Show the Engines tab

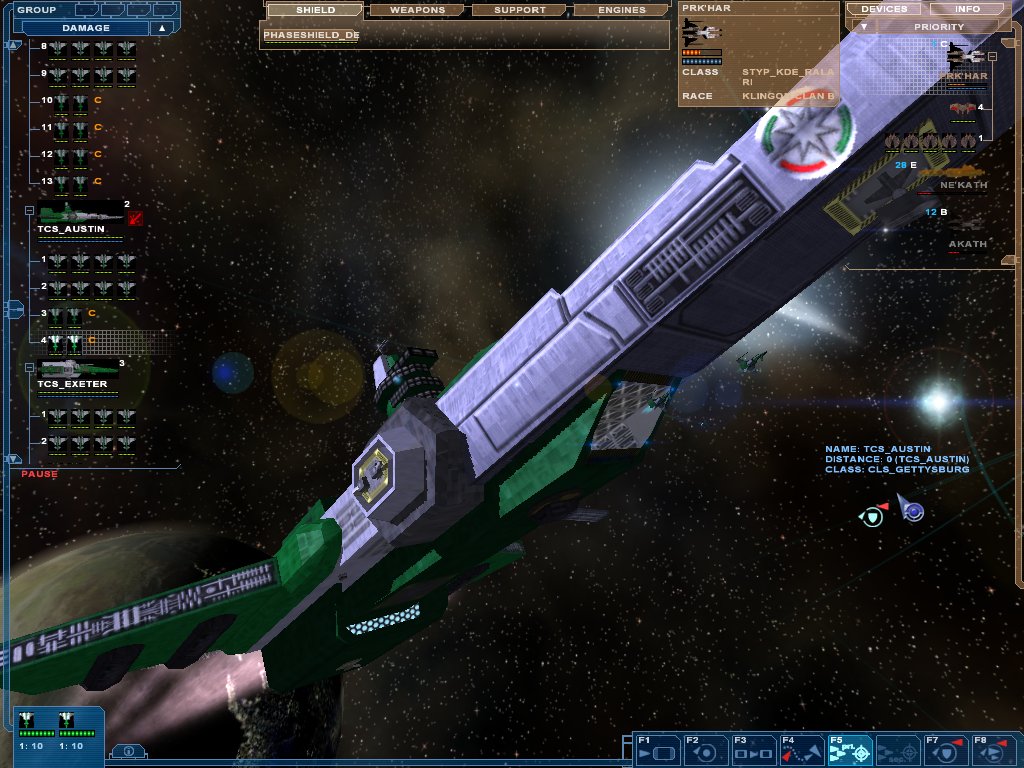click(x=621, y=10)
